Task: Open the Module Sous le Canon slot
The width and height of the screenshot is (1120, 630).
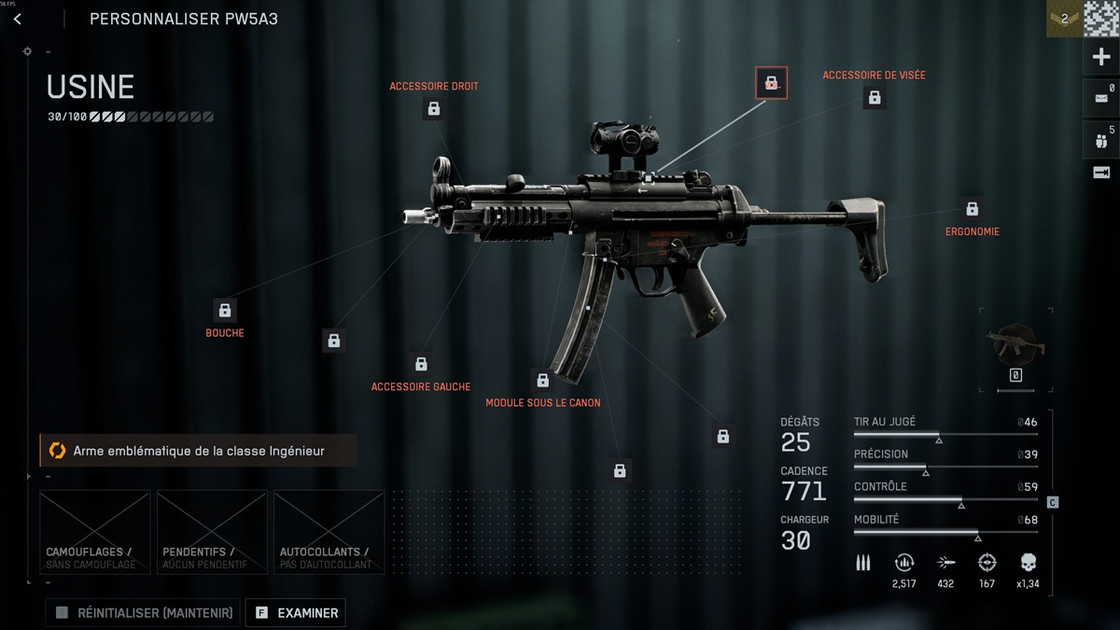Action: pos(543,380)
